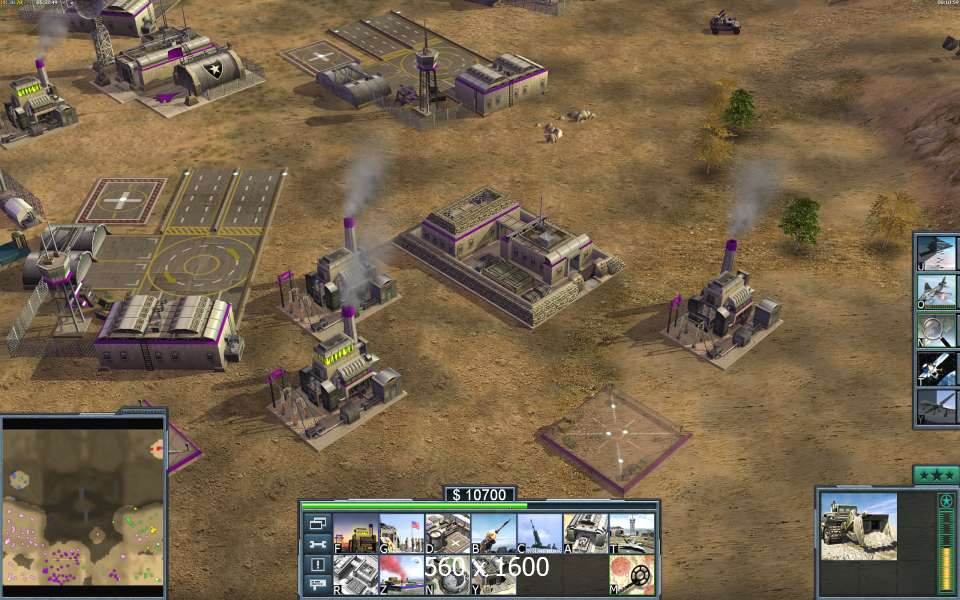The image size is (960, 600).
Task: Select the particle cannon build icon (N)
Action: pyautogui.click(x=448, y=575)
